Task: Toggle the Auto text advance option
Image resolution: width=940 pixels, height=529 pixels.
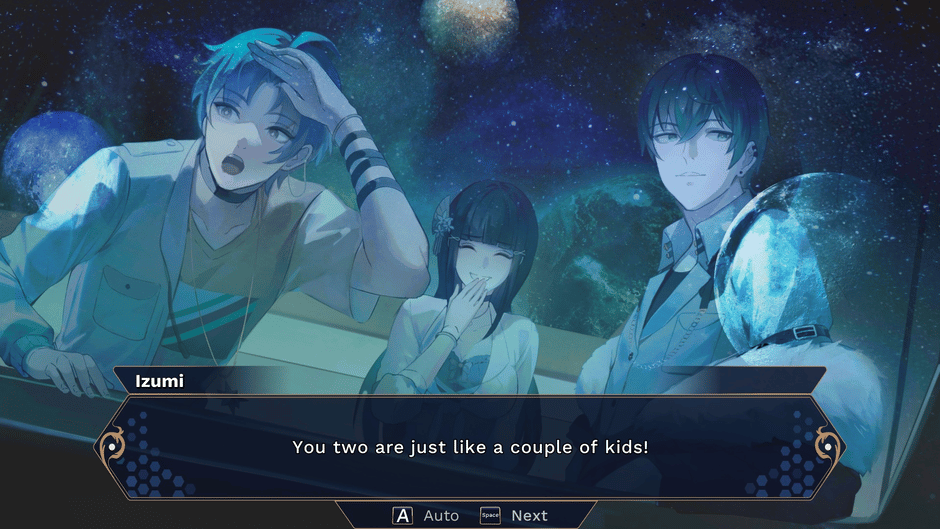Action: coord(427,515)
